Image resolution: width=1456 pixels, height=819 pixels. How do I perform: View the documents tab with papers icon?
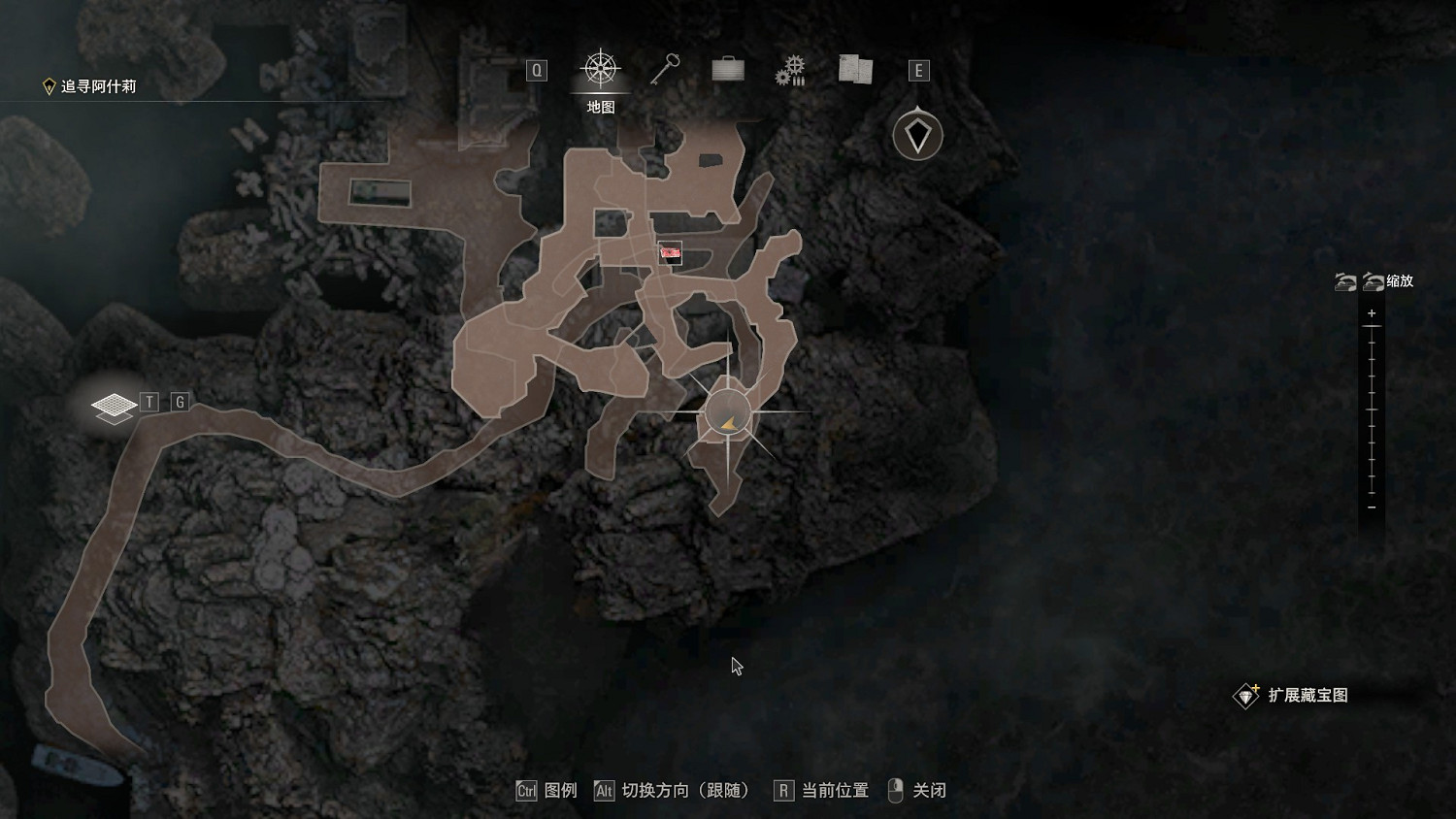pos(853,69)
